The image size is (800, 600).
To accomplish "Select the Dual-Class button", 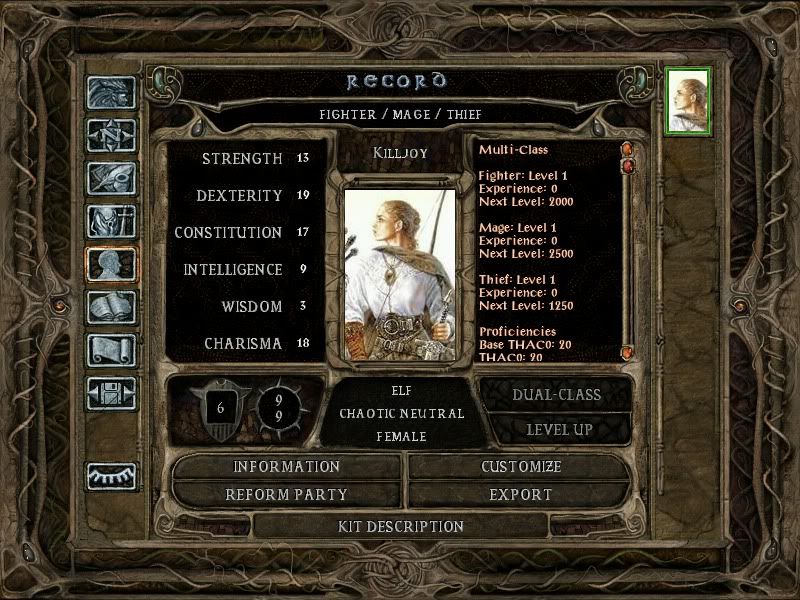I will [556, 394].
